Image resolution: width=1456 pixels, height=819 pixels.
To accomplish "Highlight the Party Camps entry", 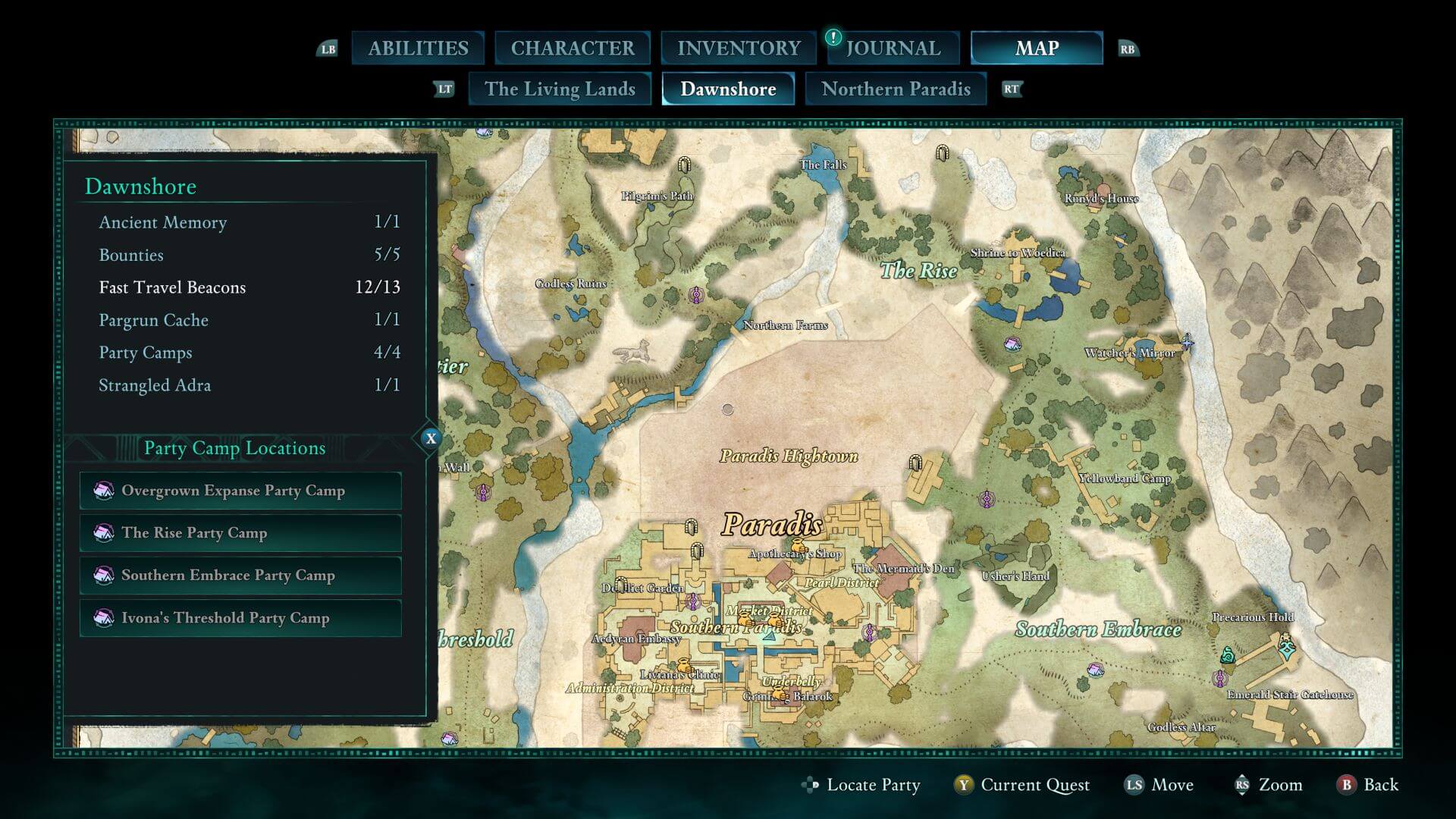I will click(x=249, y=353).
